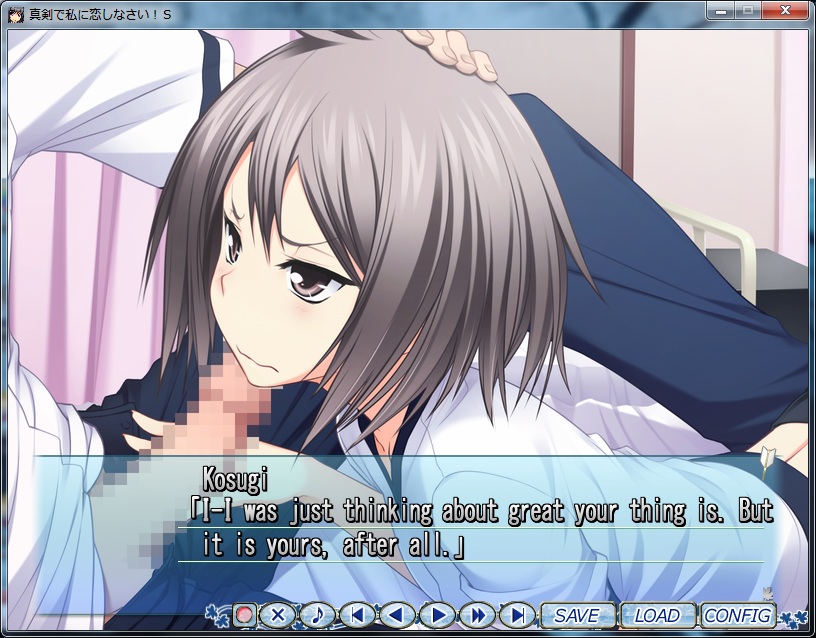This screenshot has width=816, height=638.
Task: Jump back to the previous scene
Action: coord(358,615)
